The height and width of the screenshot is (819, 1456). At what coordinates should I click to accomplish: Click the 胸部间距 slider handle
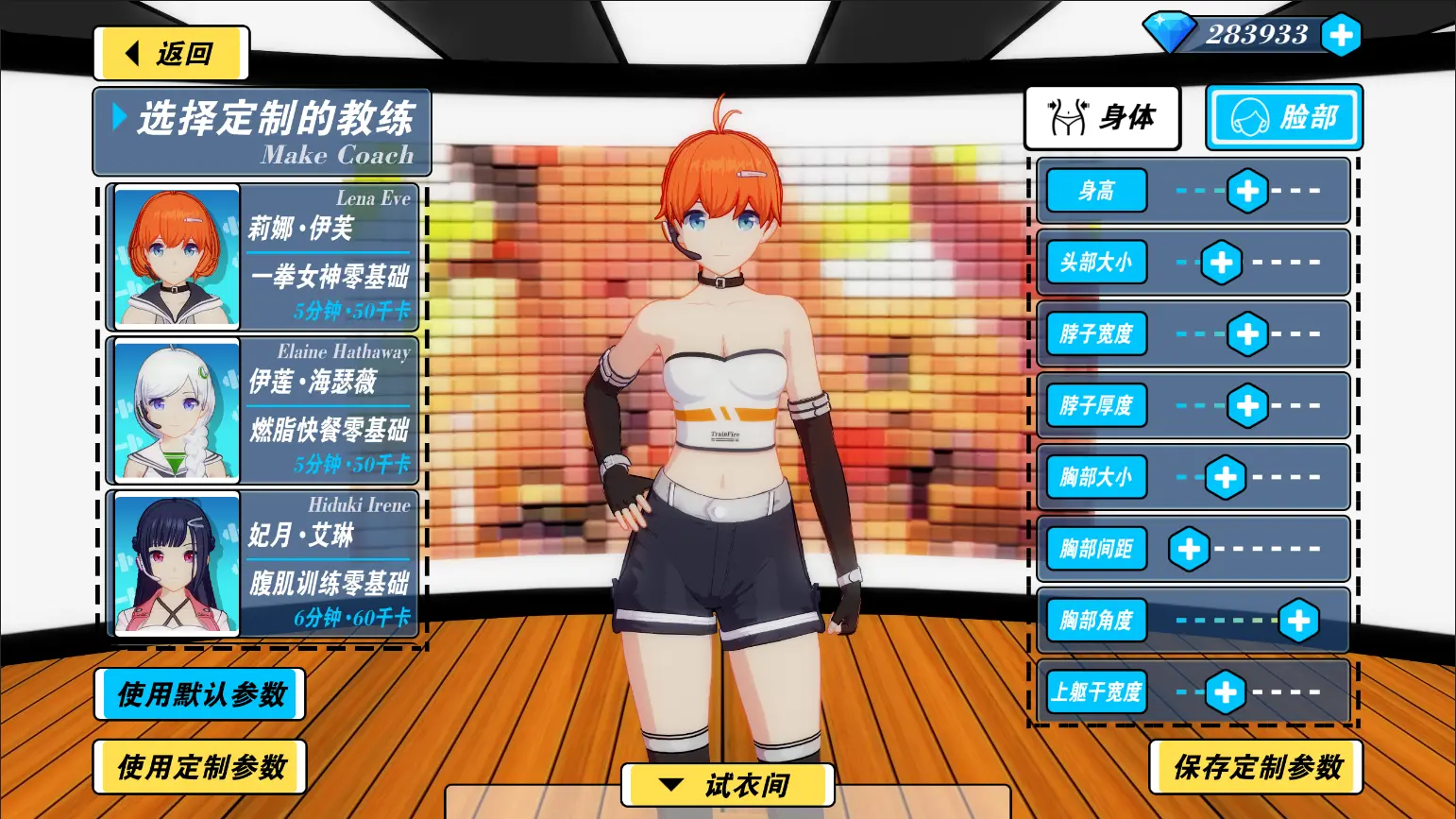[1189, 549]
